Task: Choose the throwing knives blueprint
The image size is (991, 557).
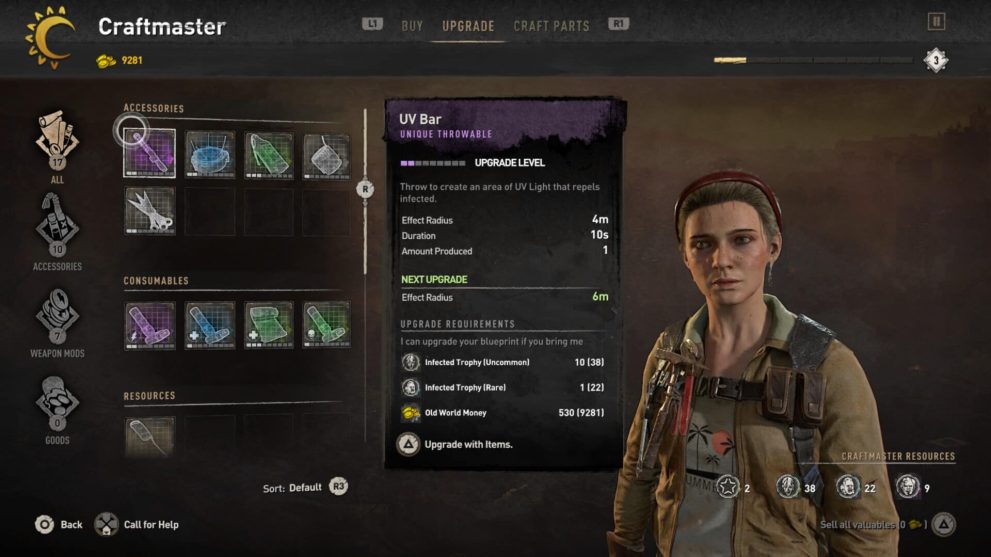Action: (x=150, y=211)
